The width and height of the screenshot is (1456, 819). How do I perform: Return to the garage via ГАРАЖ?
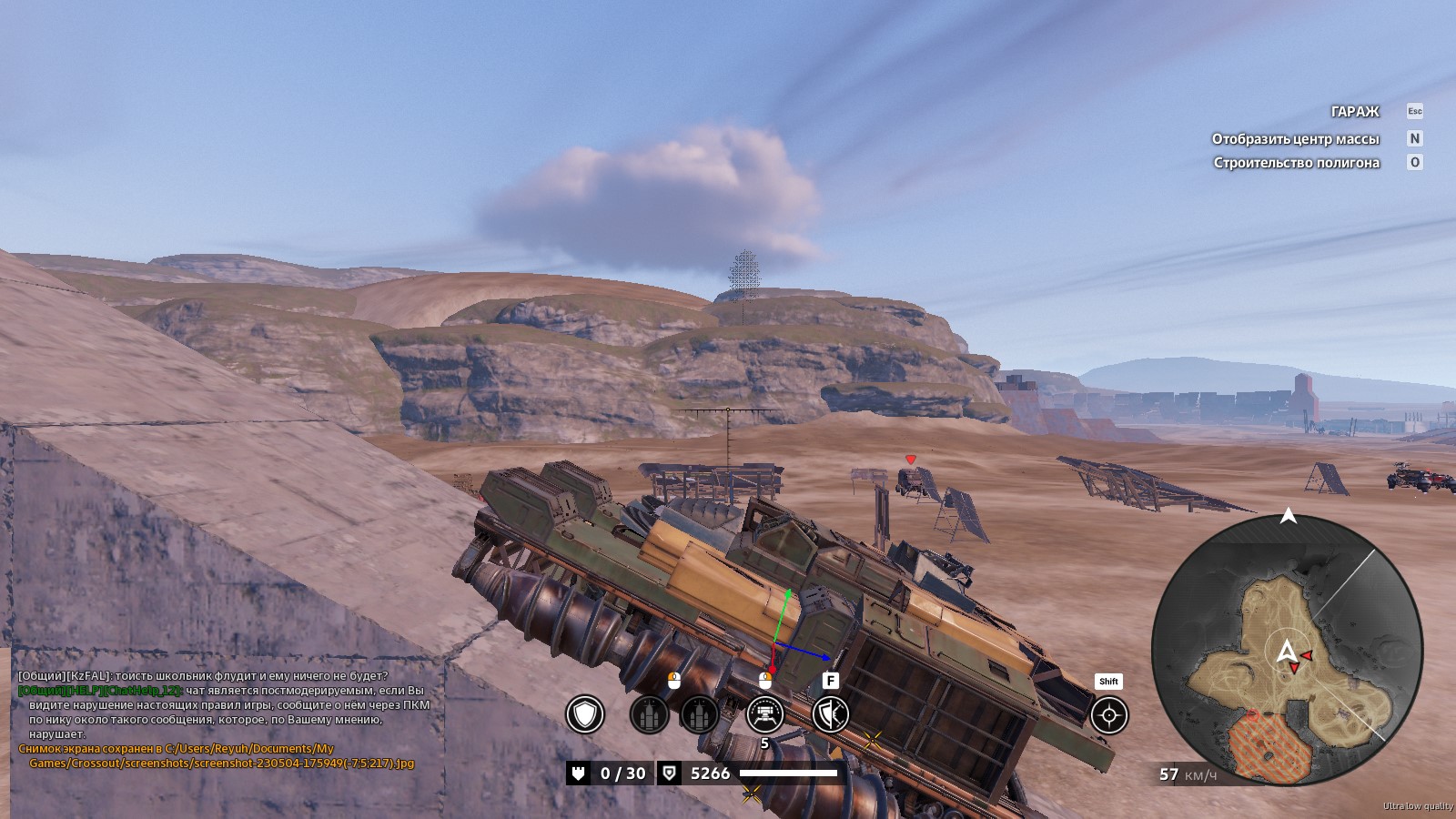1355,112
